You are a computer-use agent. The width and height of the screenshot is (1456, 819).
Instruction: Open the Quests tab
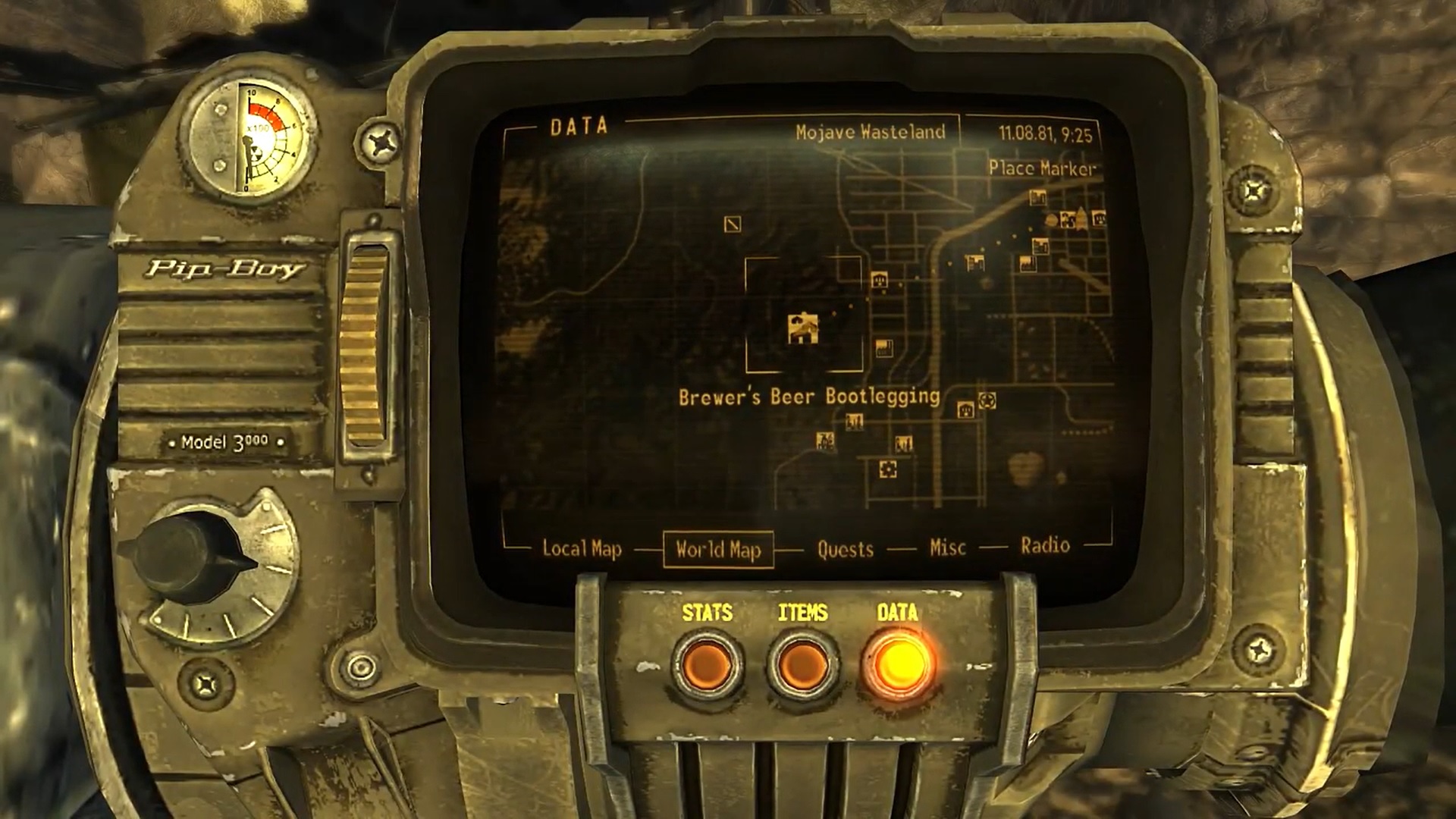point(845,549)
